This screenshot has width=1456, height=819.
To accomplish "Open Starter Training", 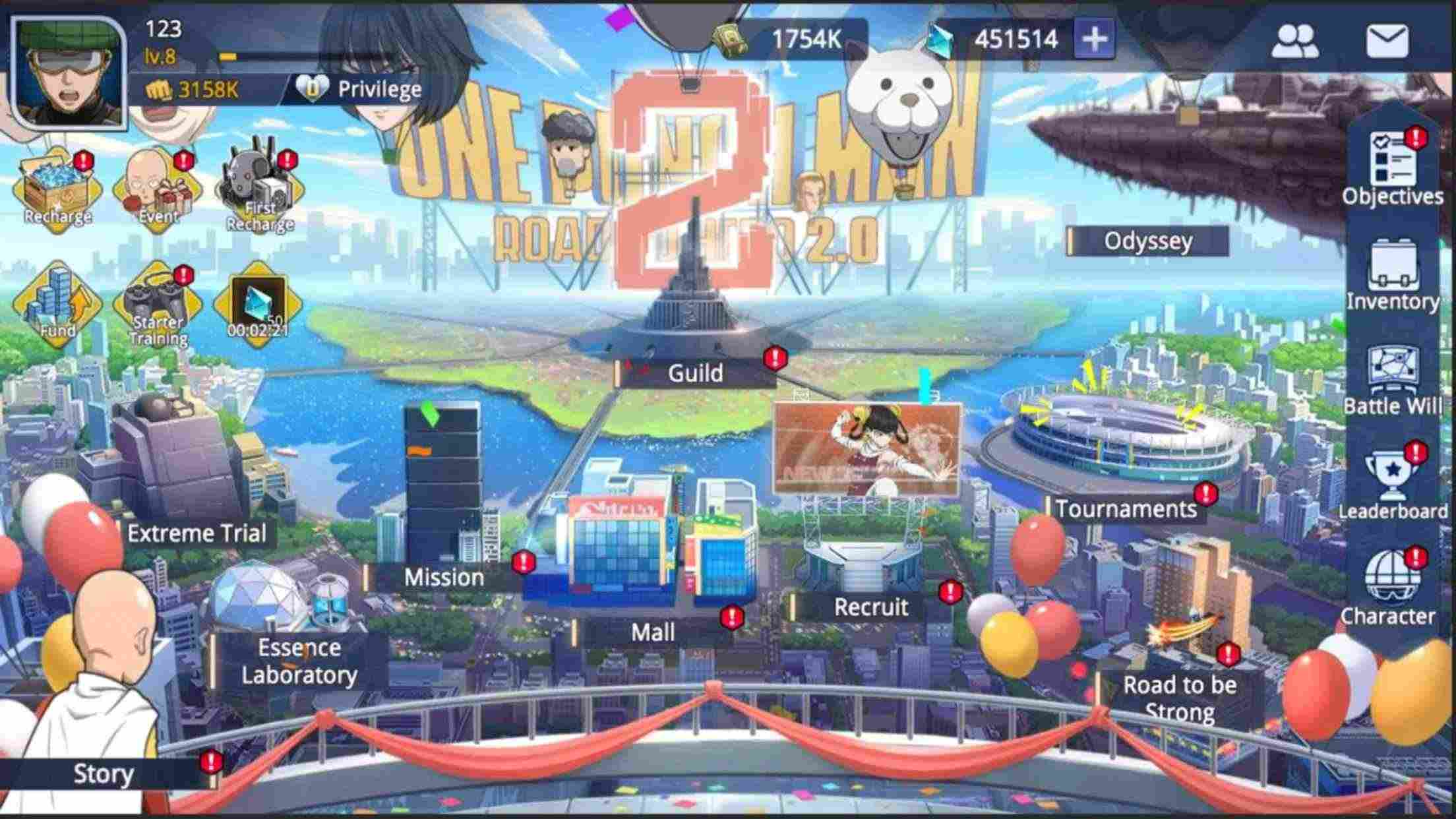I will pos(158,303).
